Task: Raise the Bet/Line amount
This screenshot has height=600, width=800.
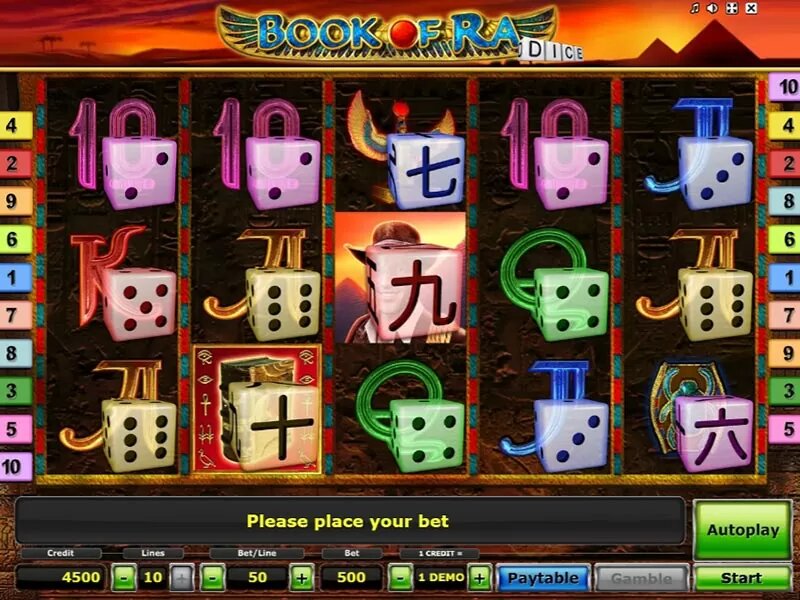Action: (x=302, y=578)
